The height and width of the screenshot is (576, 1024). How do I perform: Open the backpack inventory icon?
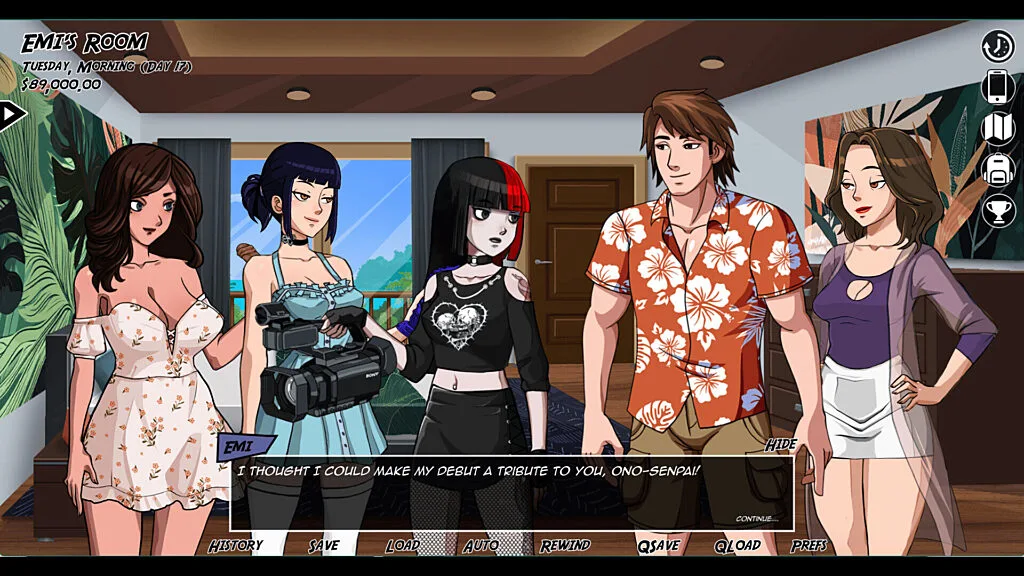click(997, 169)
